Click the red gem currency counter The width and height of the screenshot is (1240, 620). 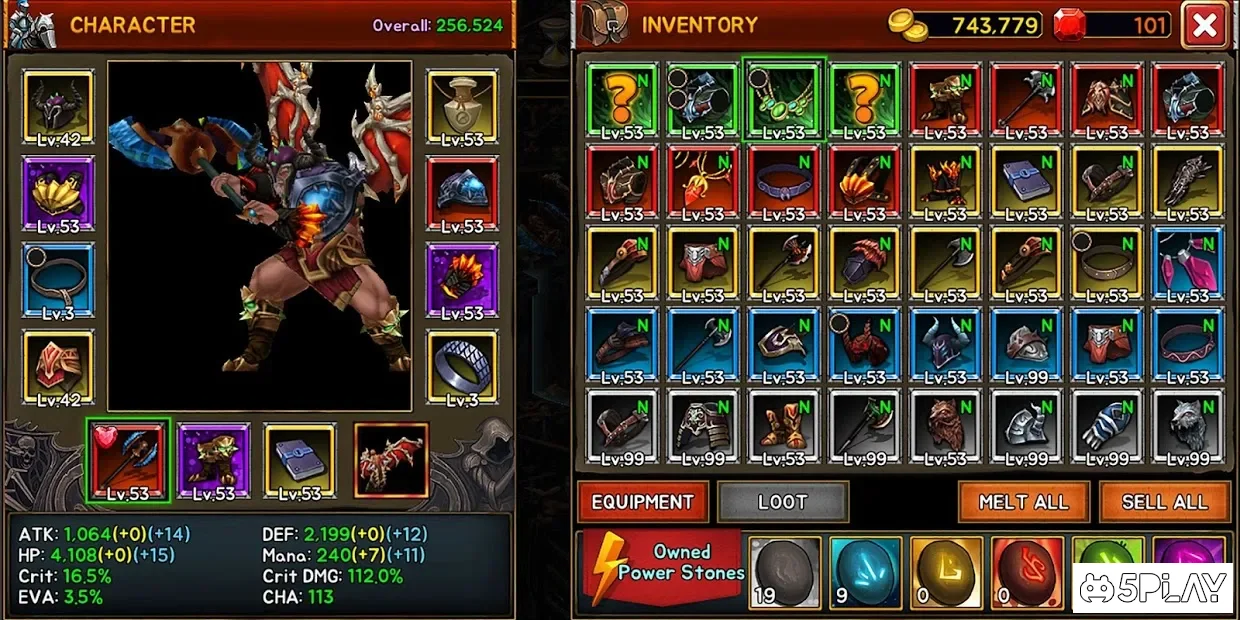tap(1112, 25)
